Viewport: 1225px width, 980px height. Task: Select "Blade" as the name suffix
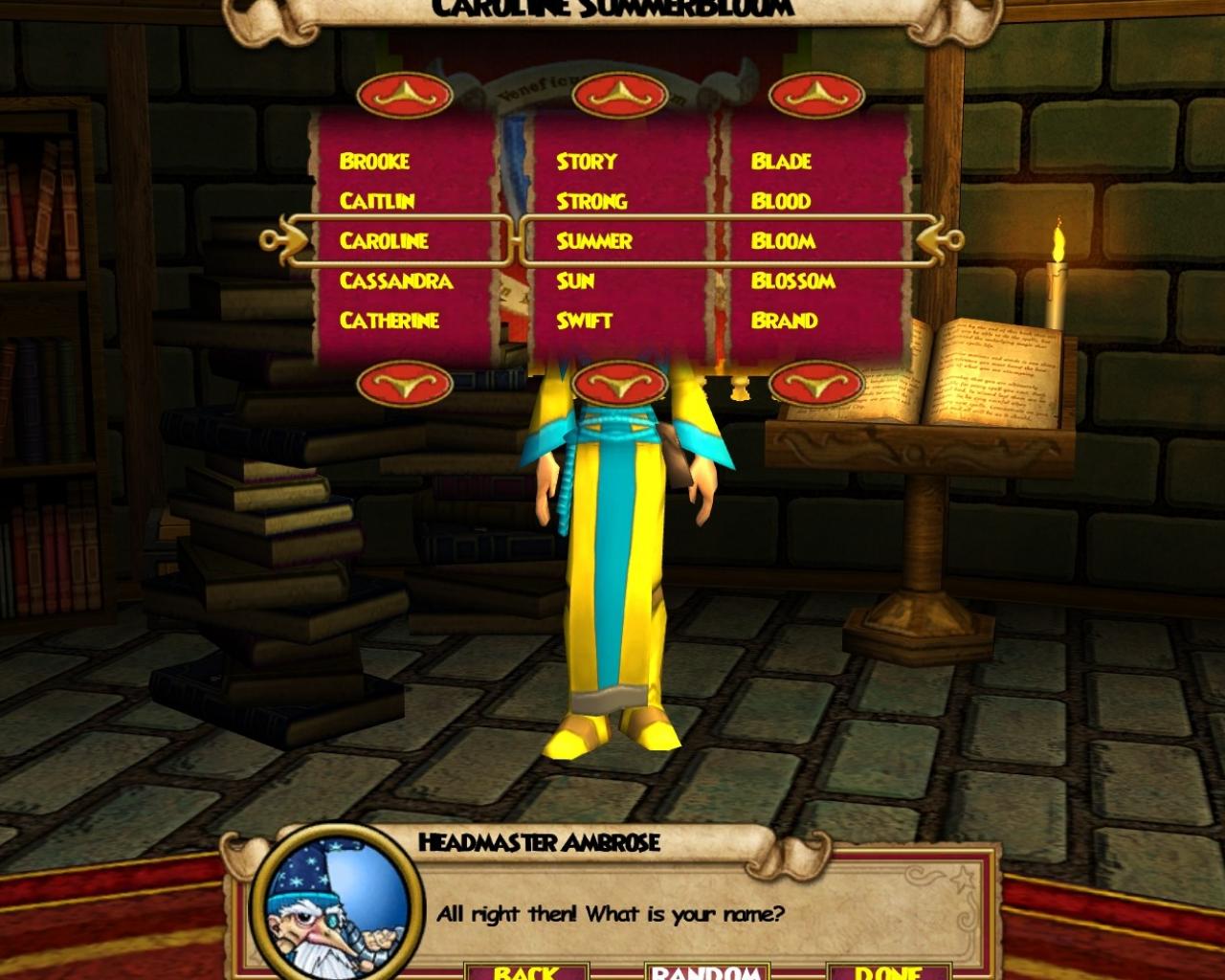(x=782, y=161)
